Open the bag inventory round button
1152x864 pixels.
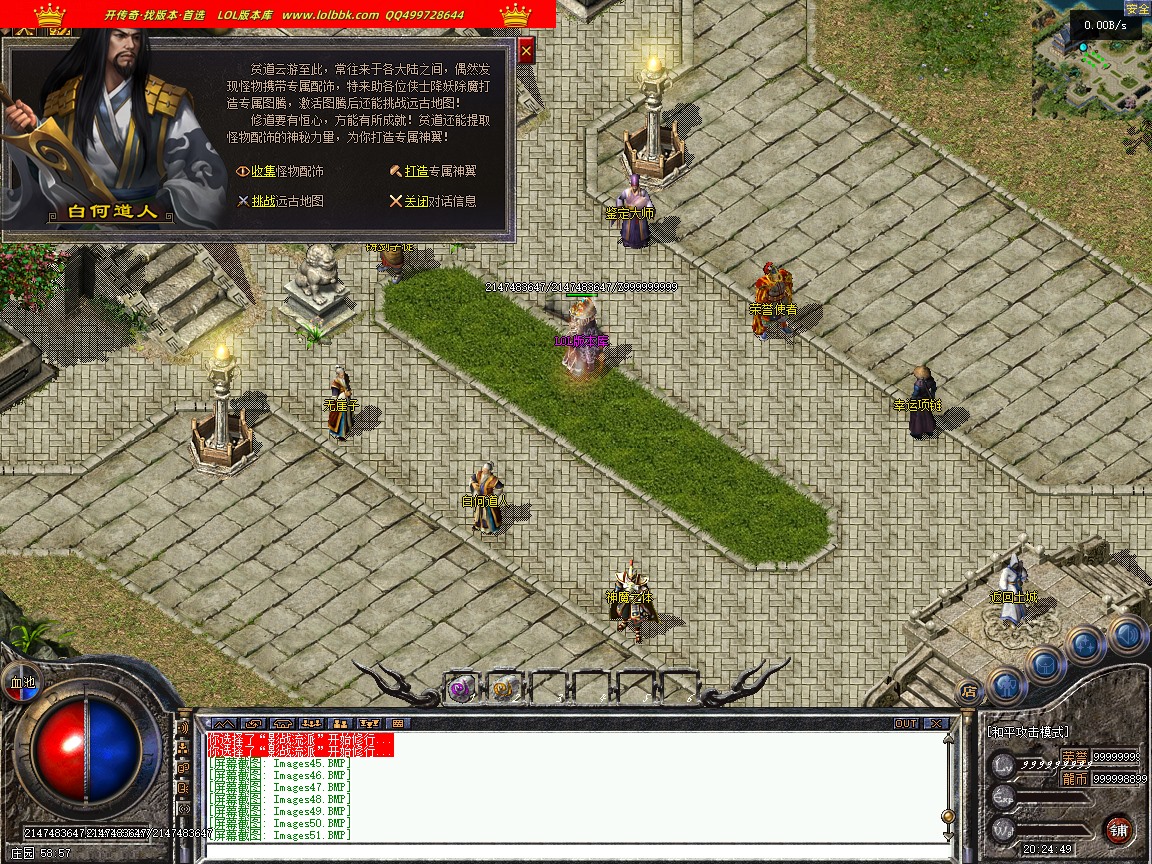[x=1045, y=664]
